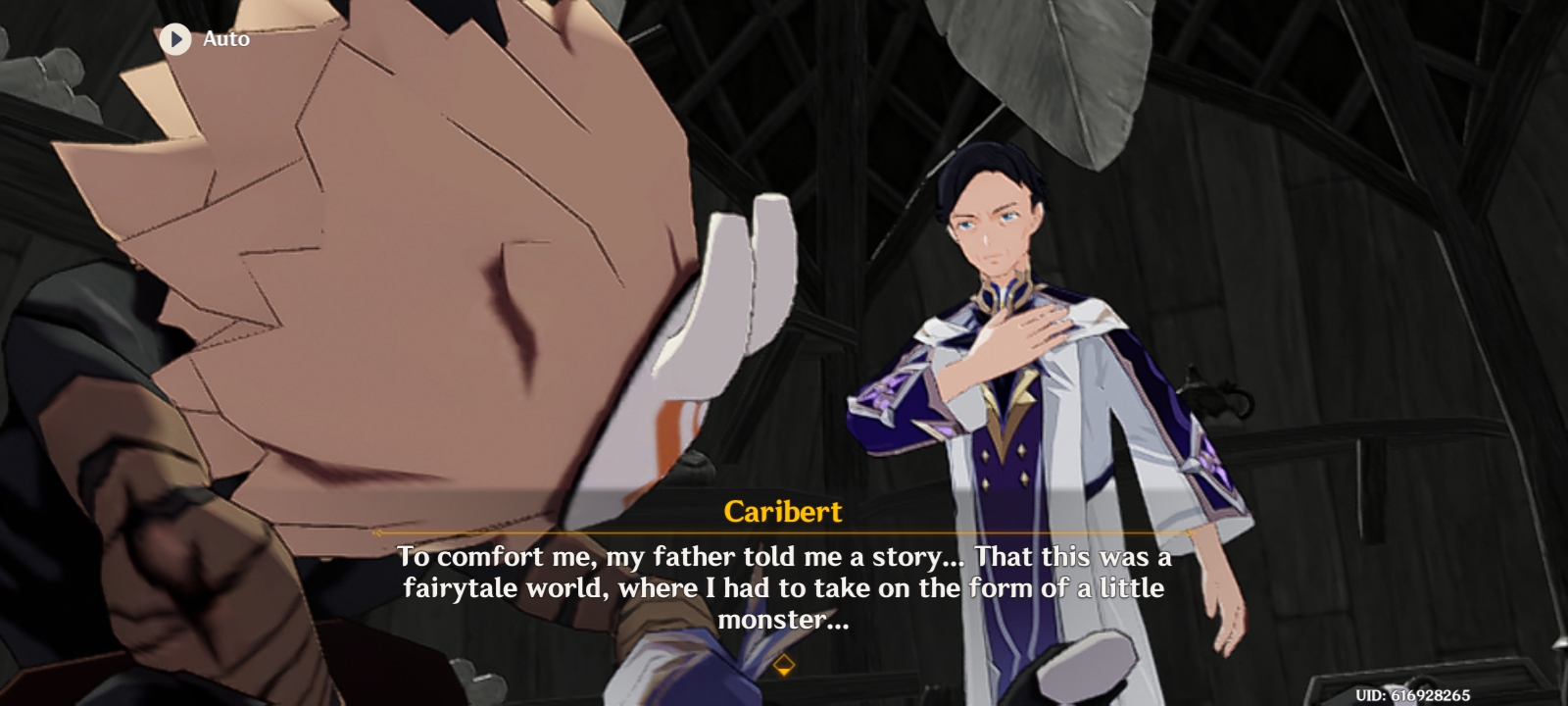Click the word 'monster...' in the dialogue

784,619
